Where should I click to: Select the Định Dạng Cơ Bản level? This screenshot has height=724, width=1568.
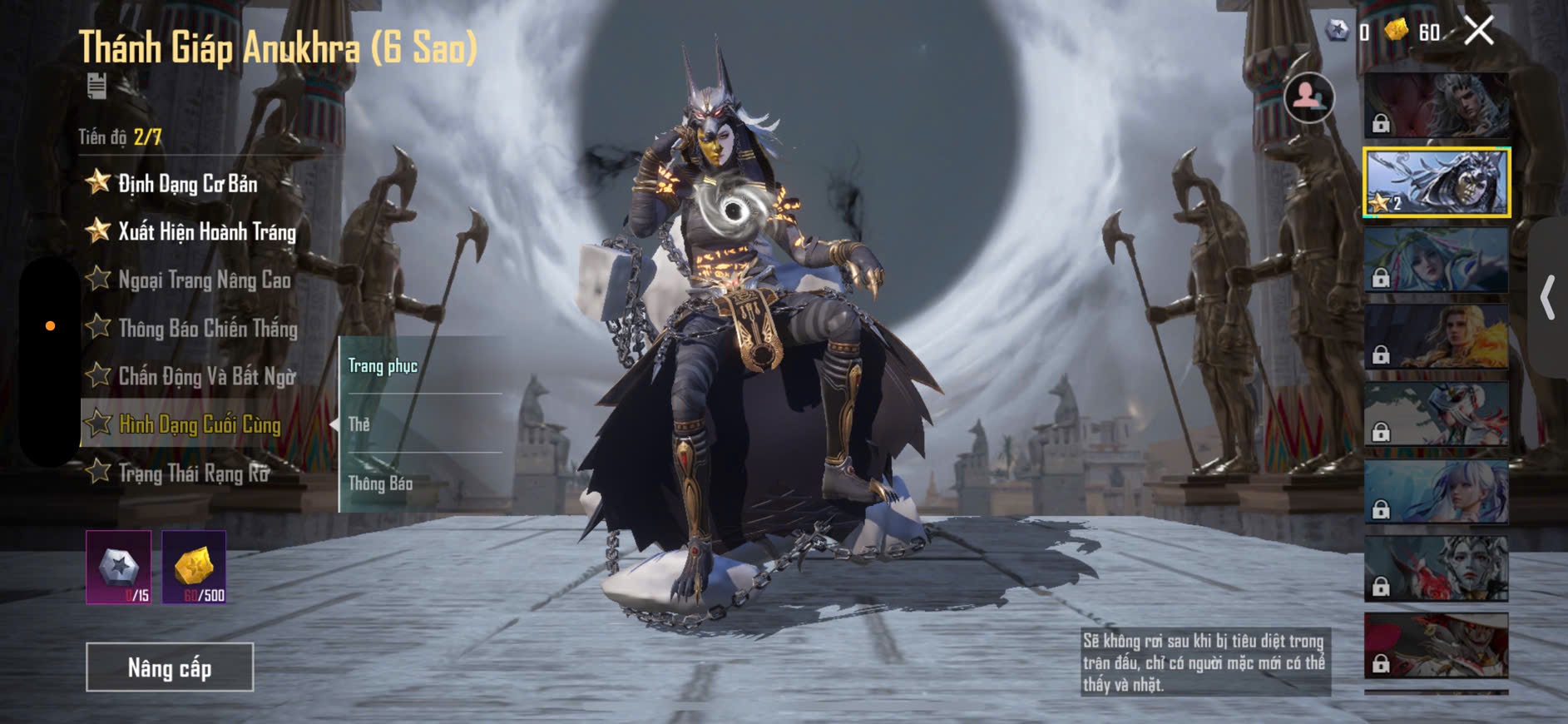[187, 183]
